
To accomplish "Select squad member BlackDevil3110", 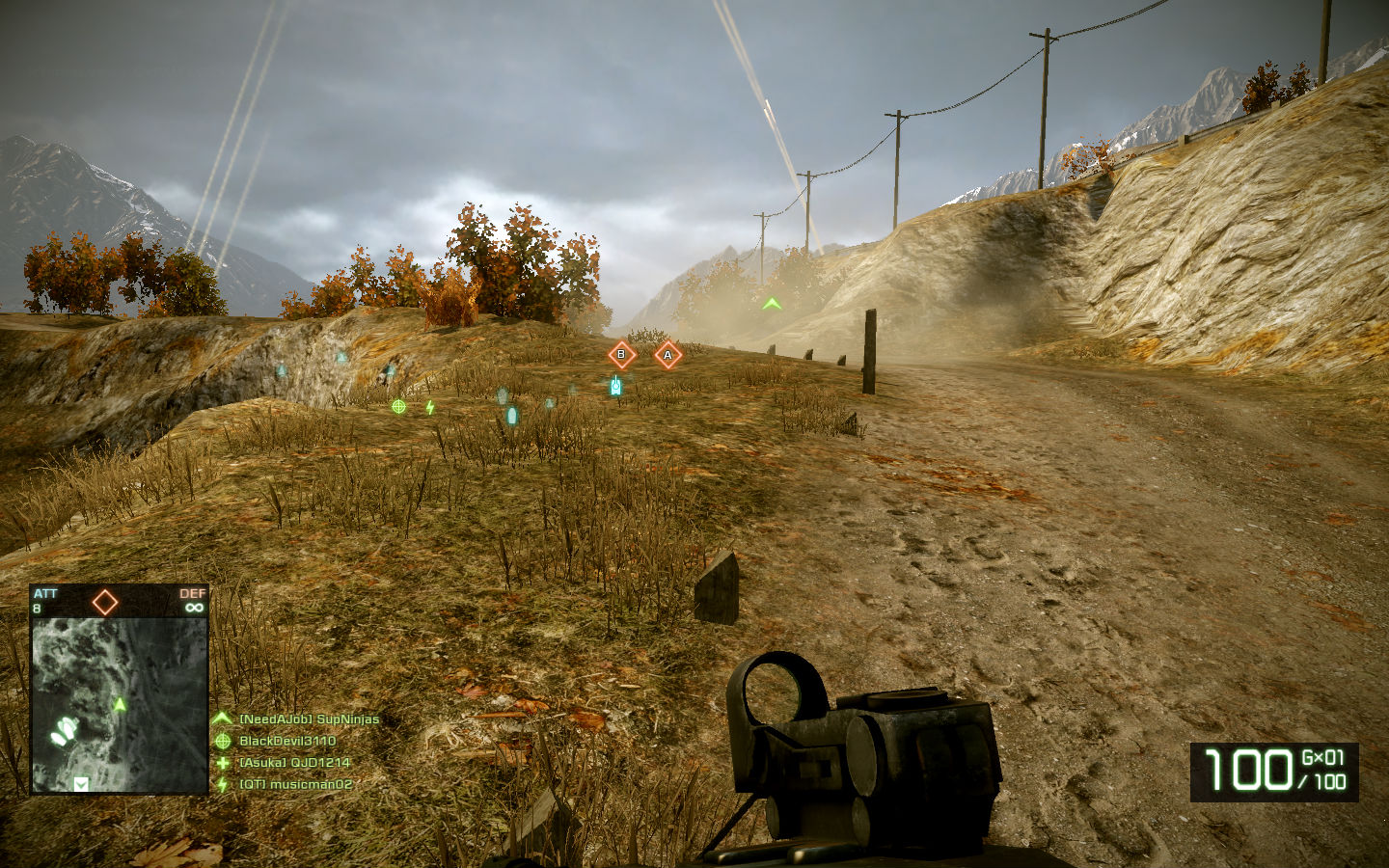I will click(x=287, y=742).
